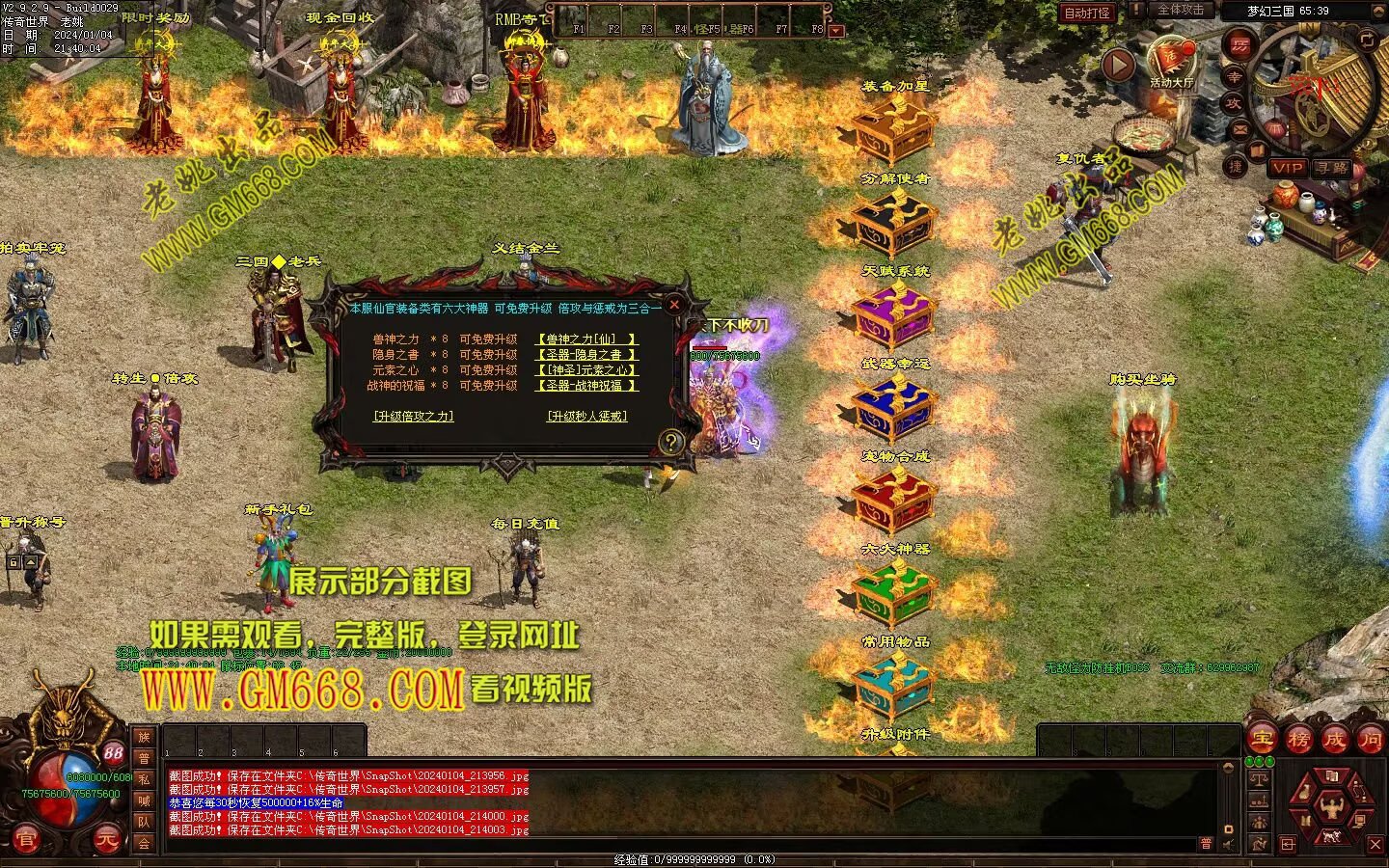Click the round play arrow button
The image size is (1389, 868).
(x=1118, y=66)
